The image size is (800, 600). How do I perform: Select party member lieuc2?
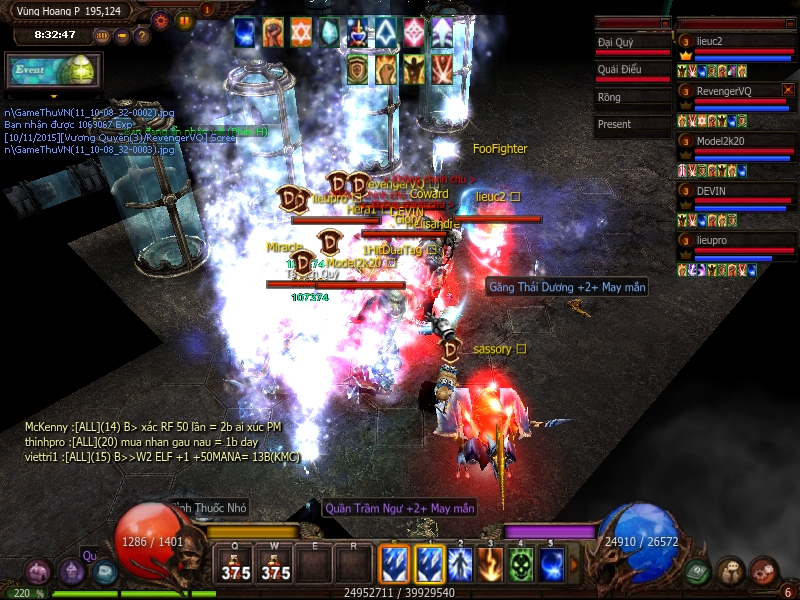[x=736, y=42]
